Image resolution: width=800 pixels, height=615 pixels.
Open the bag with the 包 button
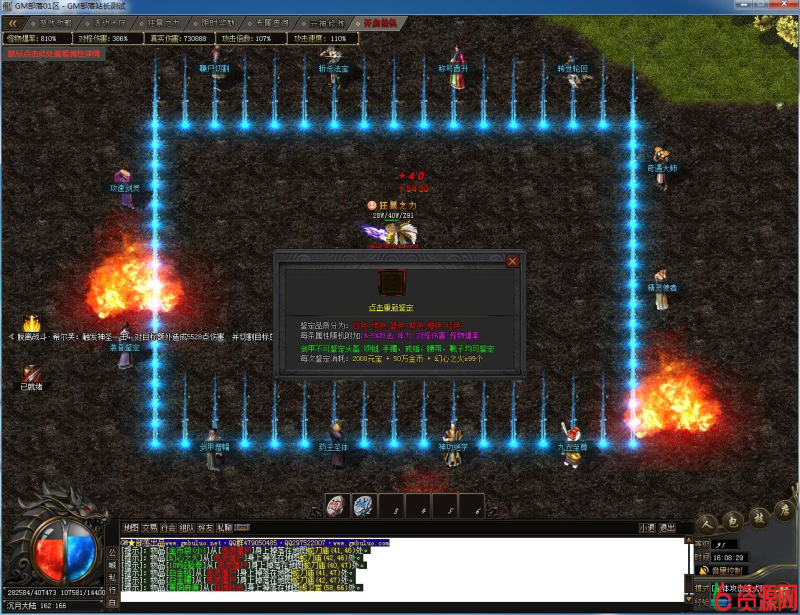point(732,519)
